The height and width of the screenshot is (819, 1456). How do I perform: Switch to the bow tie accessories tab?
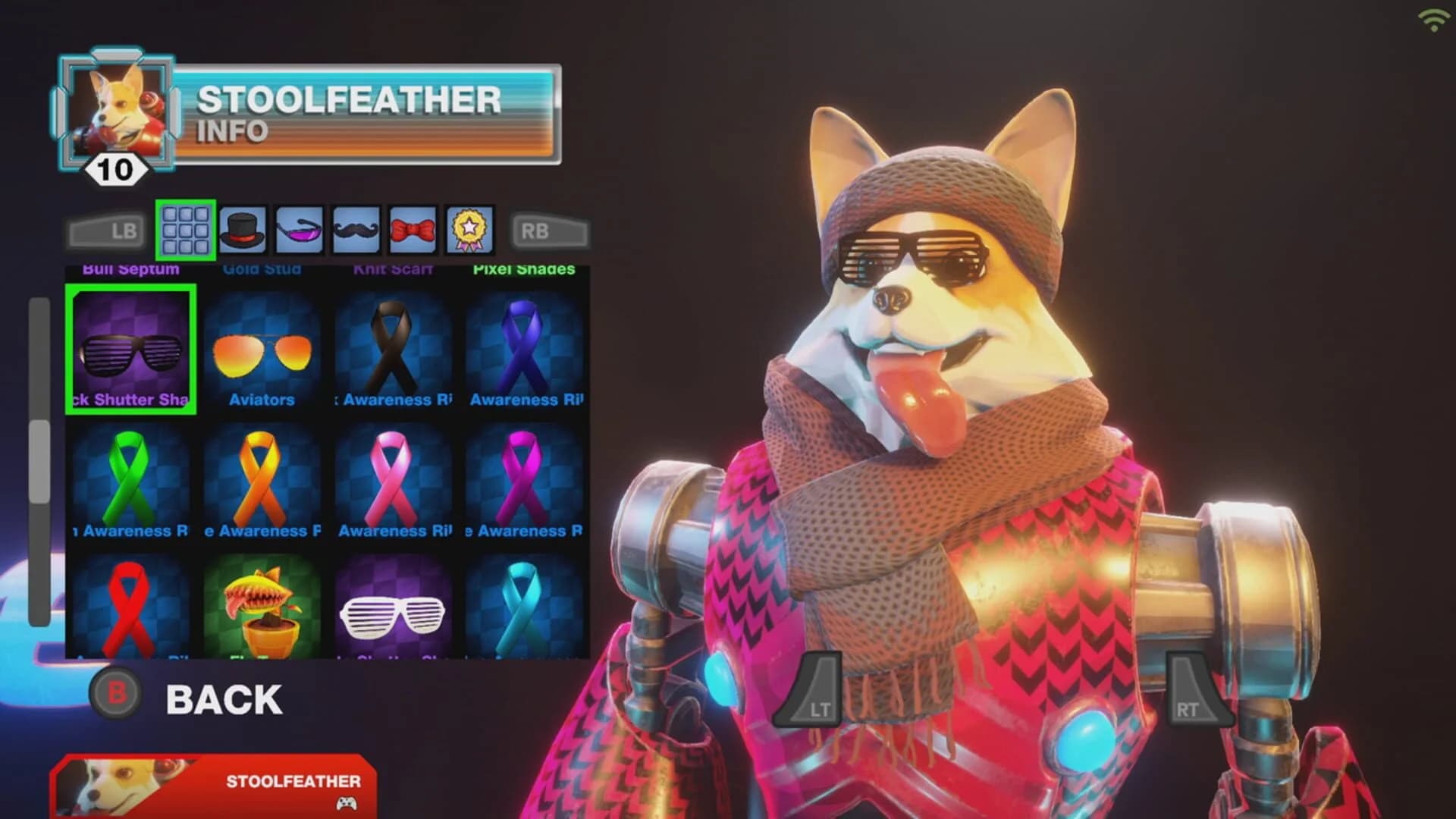tap(413, 229)
